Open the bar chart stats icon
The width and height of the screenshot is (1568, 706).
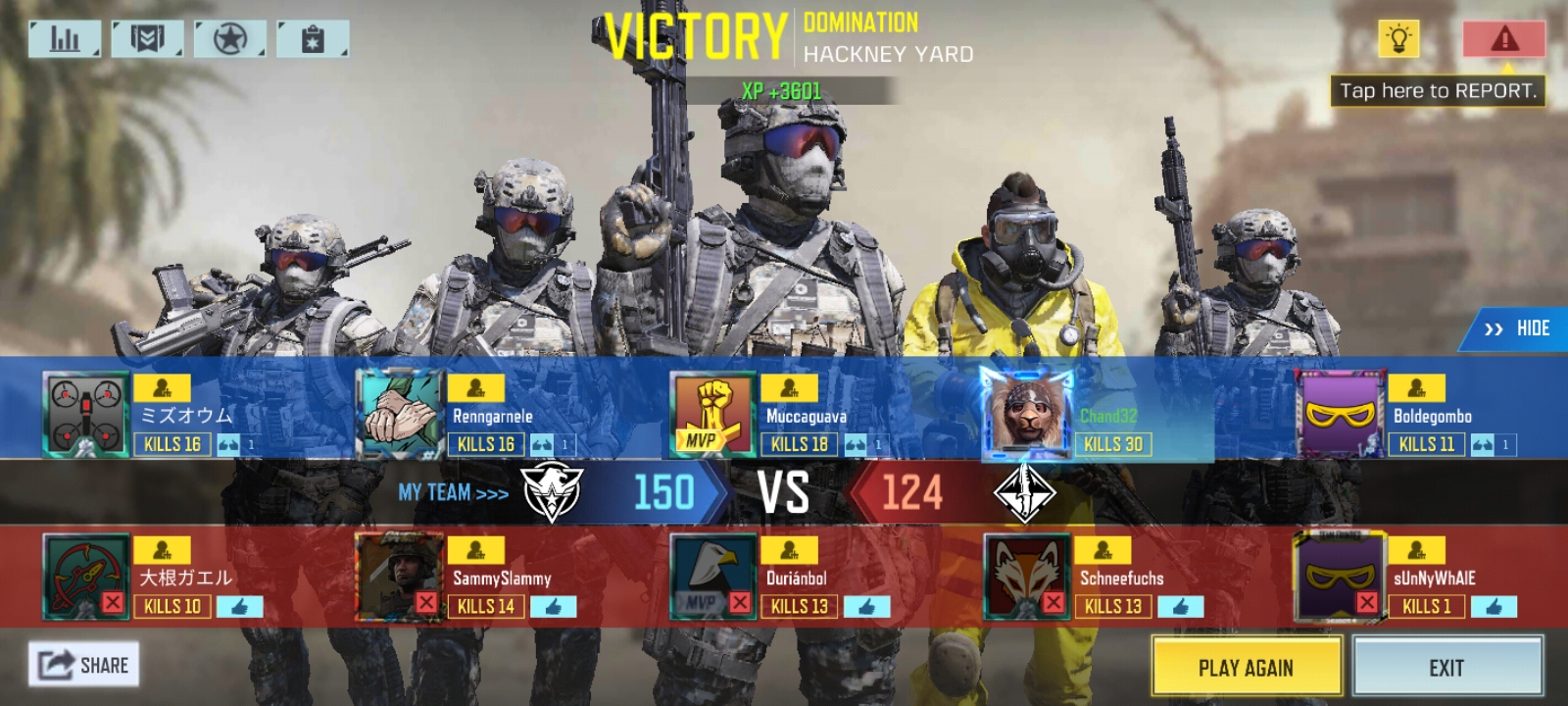[x=65, y=39]
